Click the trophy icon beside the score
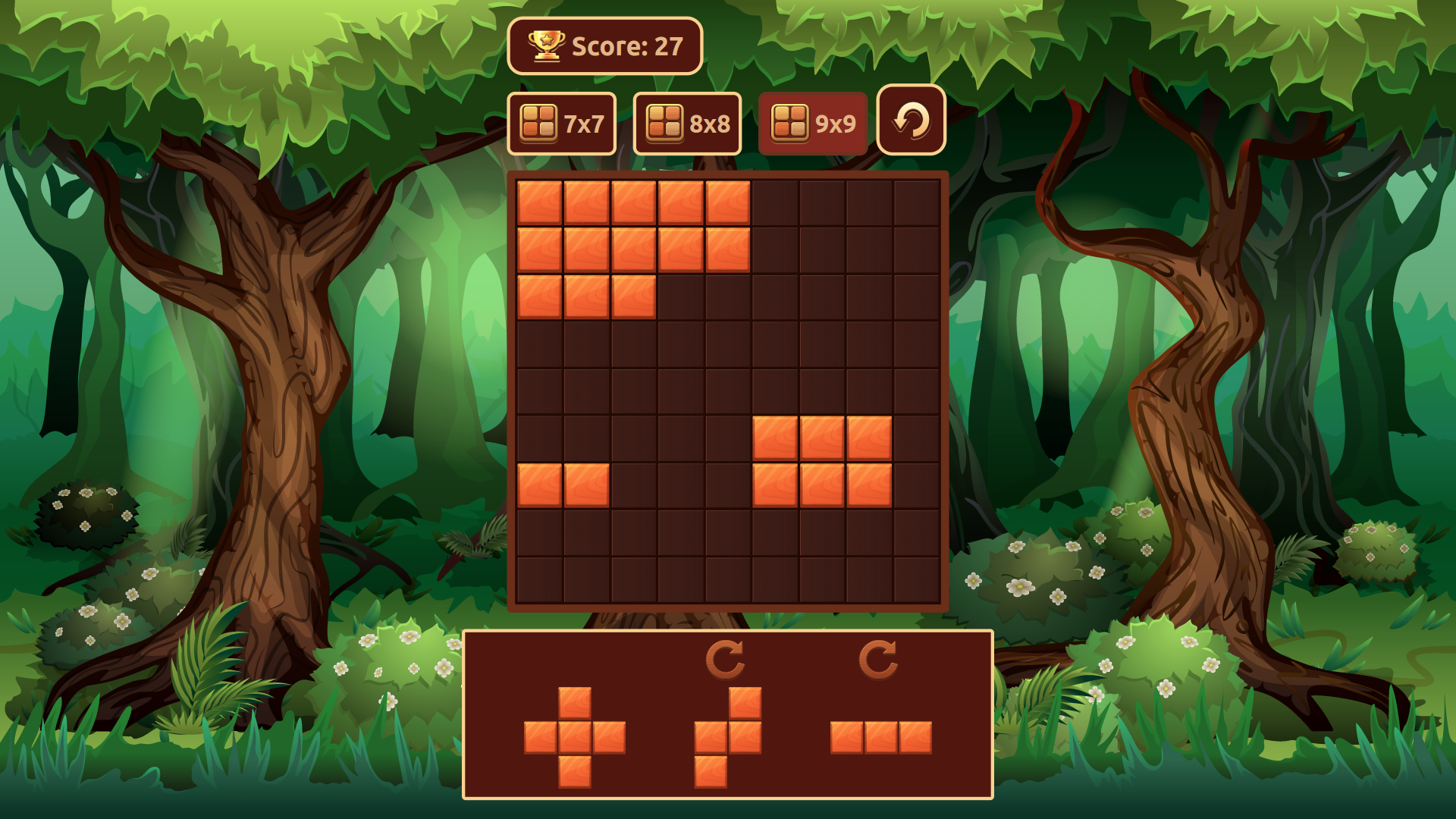The image size is (1456, 819). click(x=548, y=46)
